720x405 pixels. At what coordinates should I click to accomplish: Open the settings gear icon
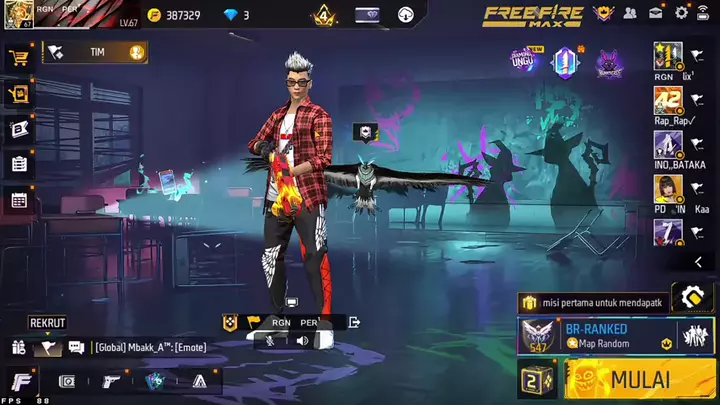point(682,13)
